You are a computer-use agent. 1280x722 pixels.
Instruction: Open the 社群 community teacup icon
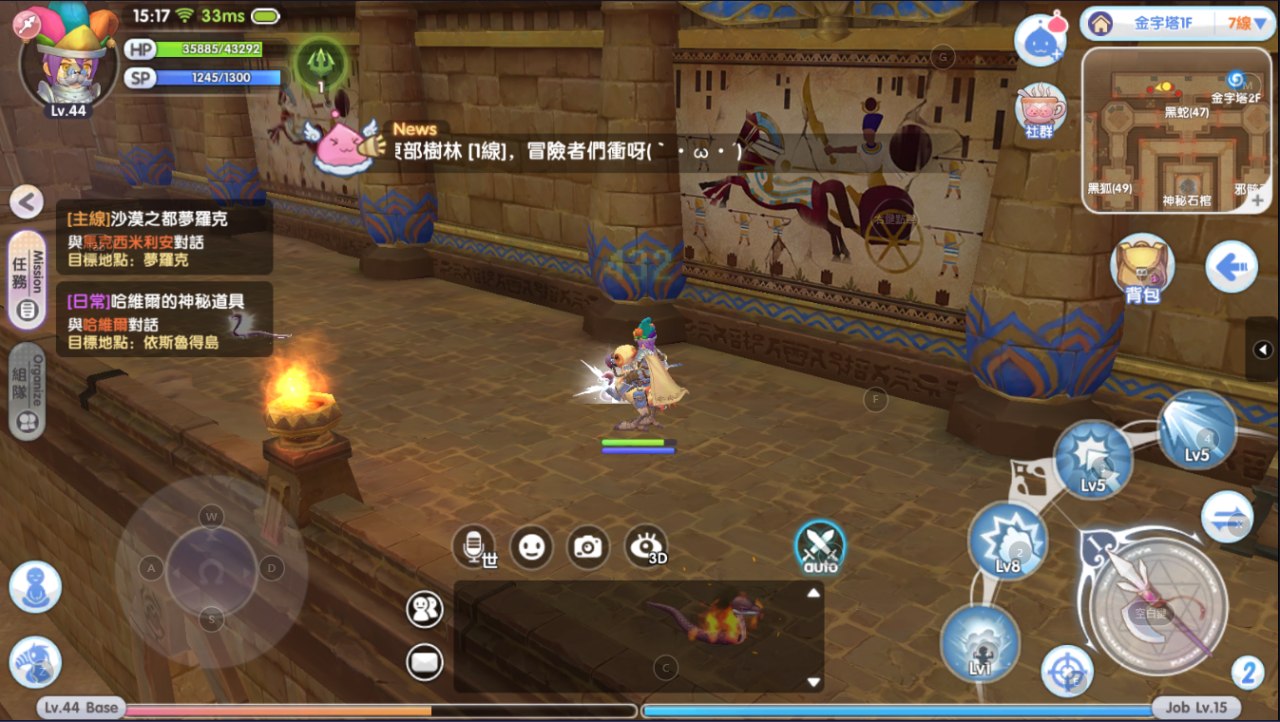click(x=1040, y=110)
